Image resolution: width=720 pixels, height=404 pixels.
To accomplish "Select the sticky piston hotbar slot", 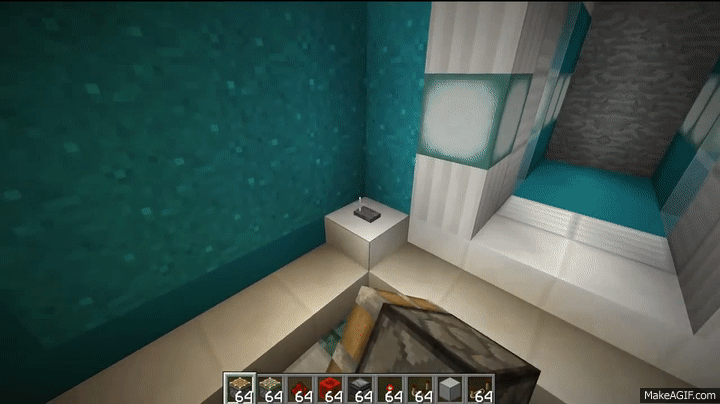I will tap(270, 386).
